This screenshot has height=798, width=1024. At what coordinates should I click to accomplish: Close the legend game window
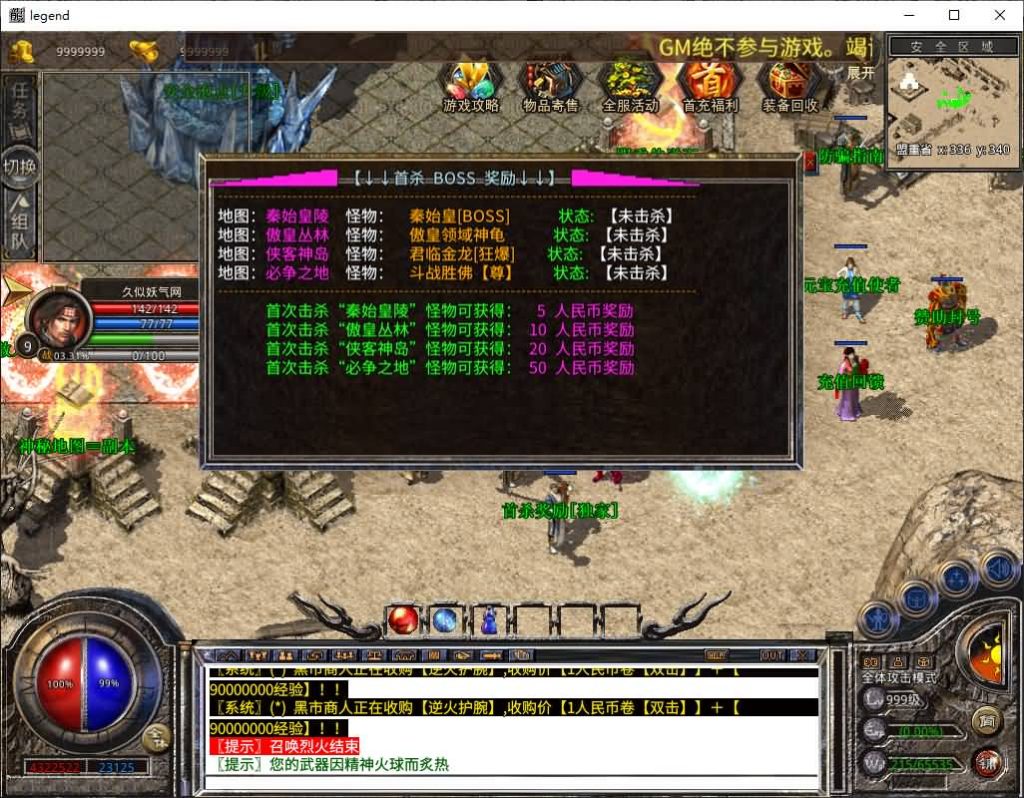(x=1000, y=15)
